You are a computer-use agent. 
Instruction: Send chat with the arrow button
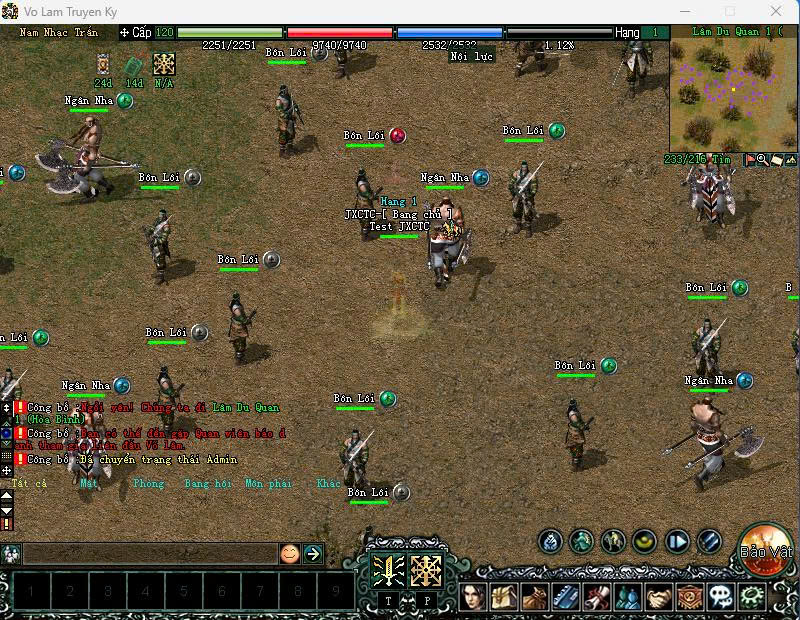pos(313,553)
